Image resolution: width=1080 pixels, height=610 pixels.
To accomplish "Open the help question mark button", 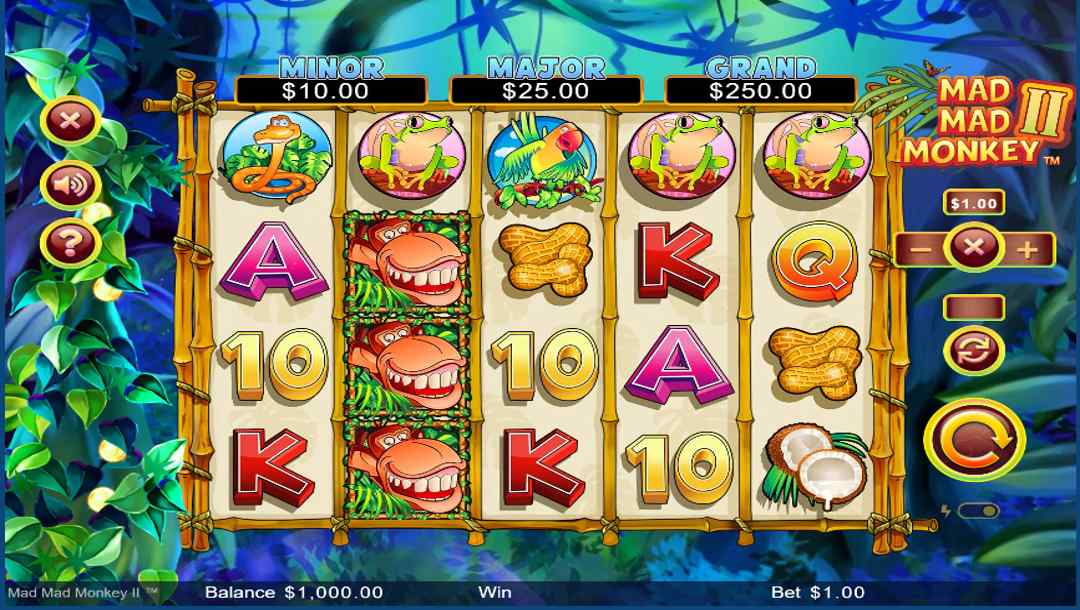I will tap(69, 244).
